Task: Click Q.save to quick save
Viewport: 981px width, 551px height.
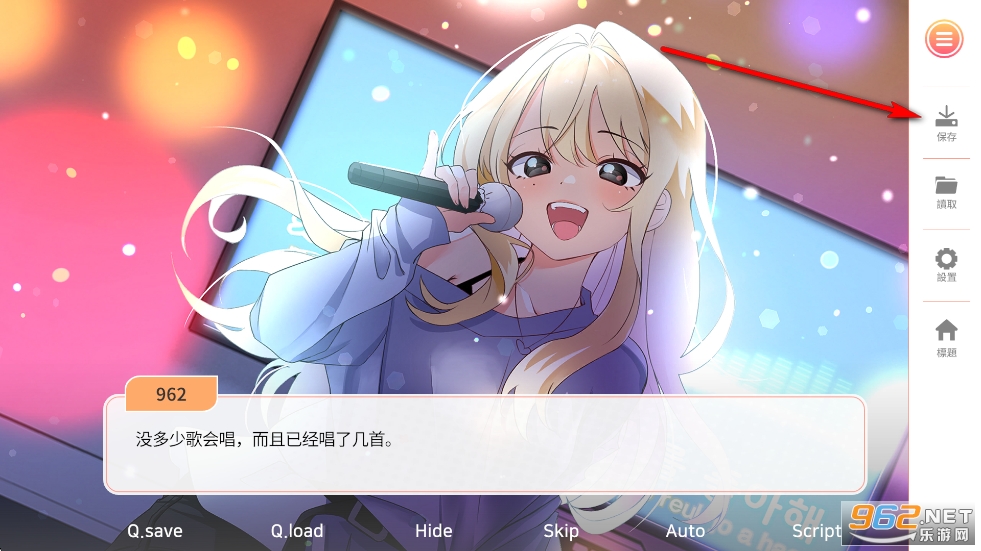Action: click(x=154, y=531)
